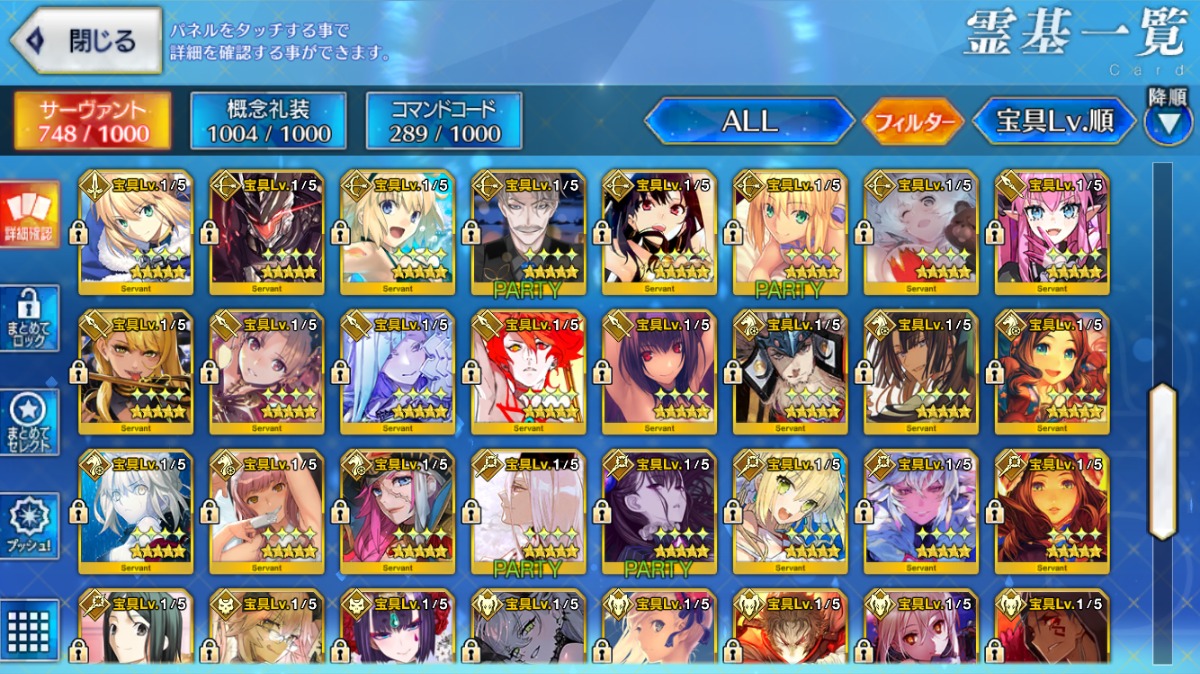This screenshot has width=1200, height=674.
Task: Click the プッシュ! button
Action: [30, 525]
